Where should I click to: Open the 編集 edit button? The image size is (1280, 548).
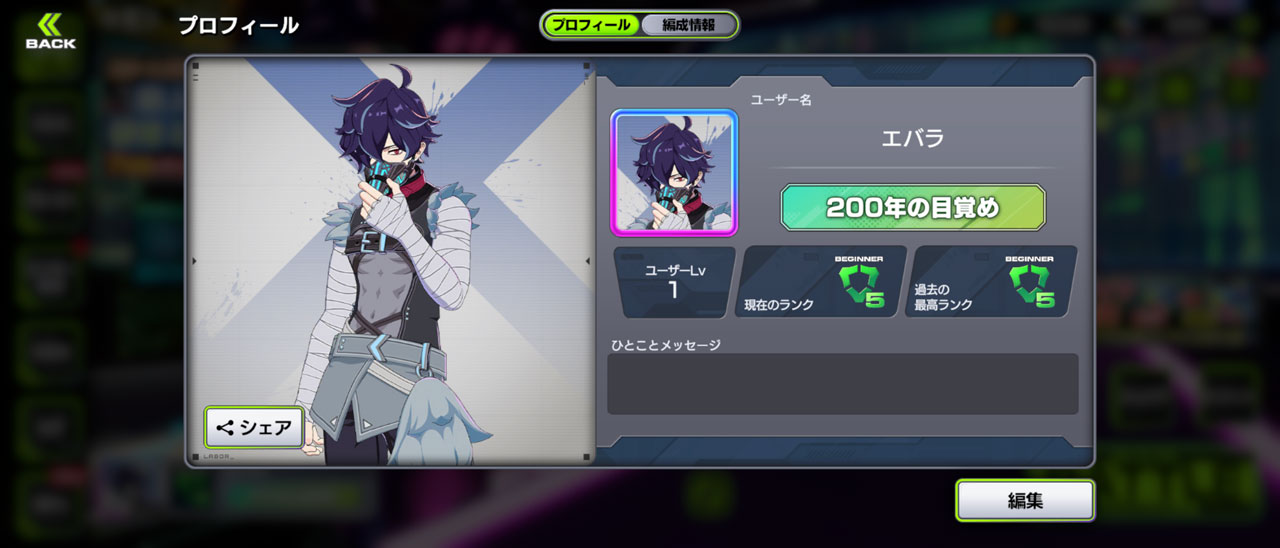coord(1025,500)
